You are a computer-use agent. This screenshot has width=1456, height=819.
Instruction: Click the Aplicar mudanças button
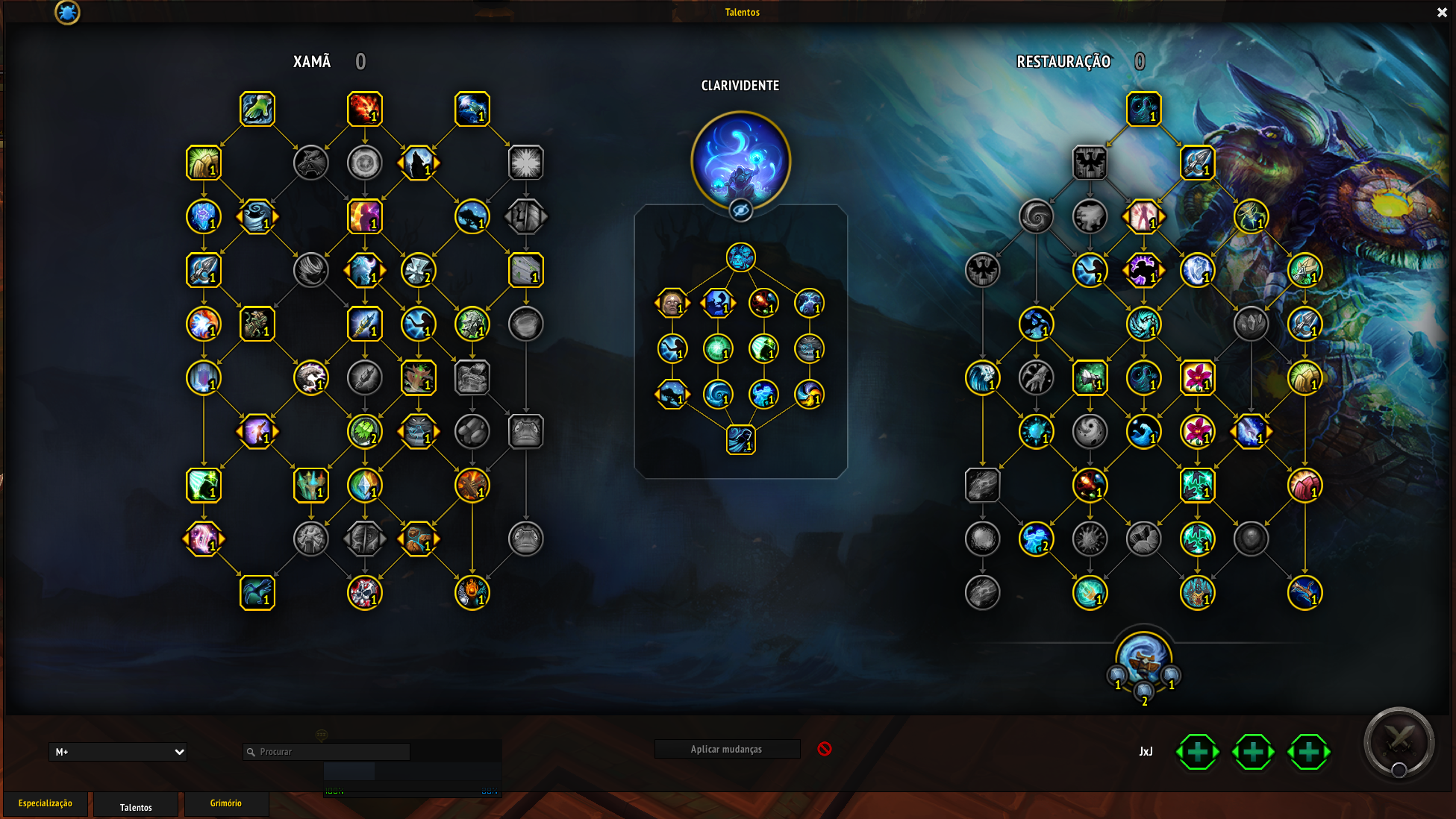click(726, 749)
